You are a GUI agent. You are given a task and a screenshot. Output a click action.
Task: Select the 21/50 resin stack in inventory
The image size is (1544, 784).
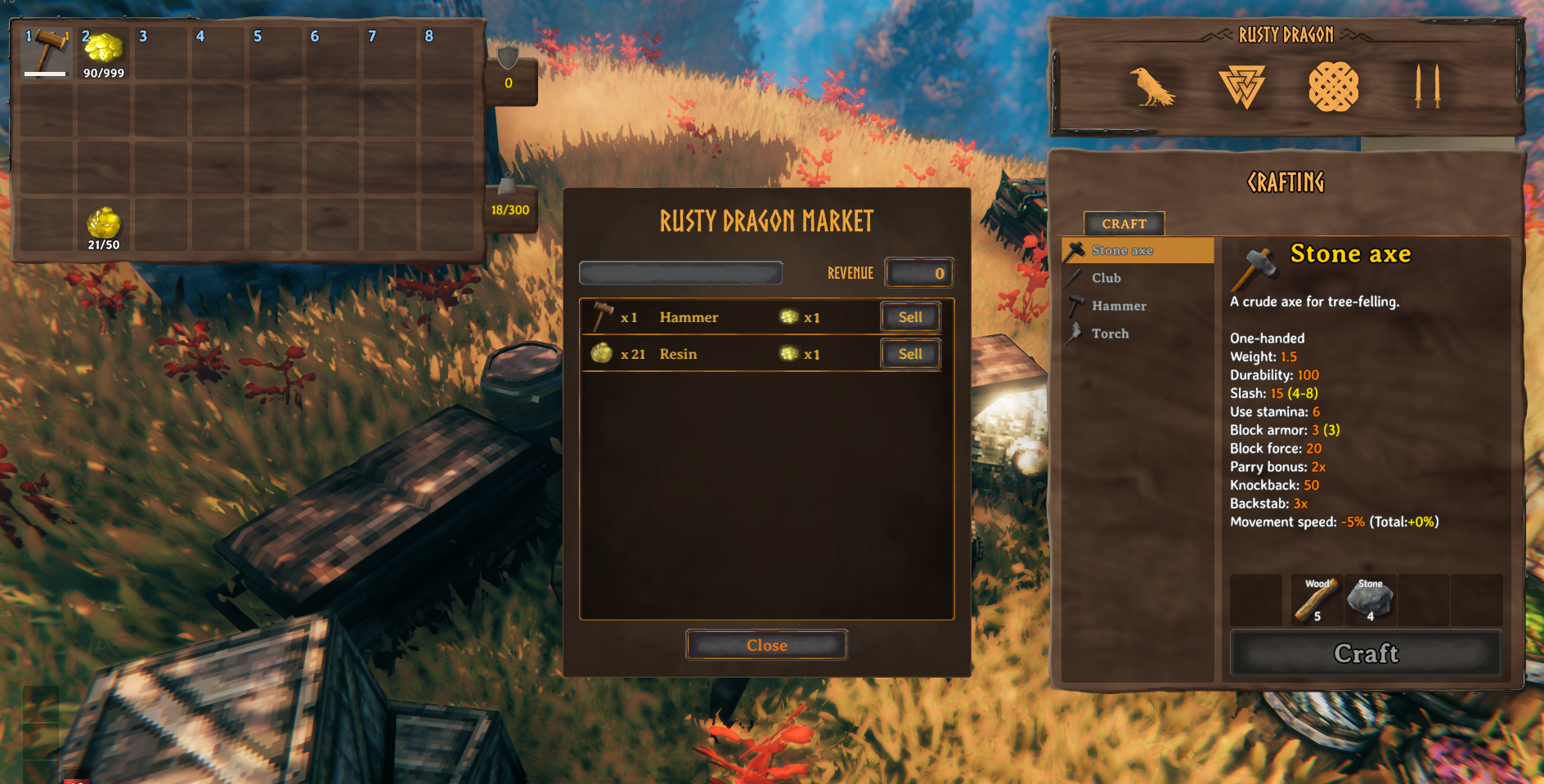(x=104, y=225)
